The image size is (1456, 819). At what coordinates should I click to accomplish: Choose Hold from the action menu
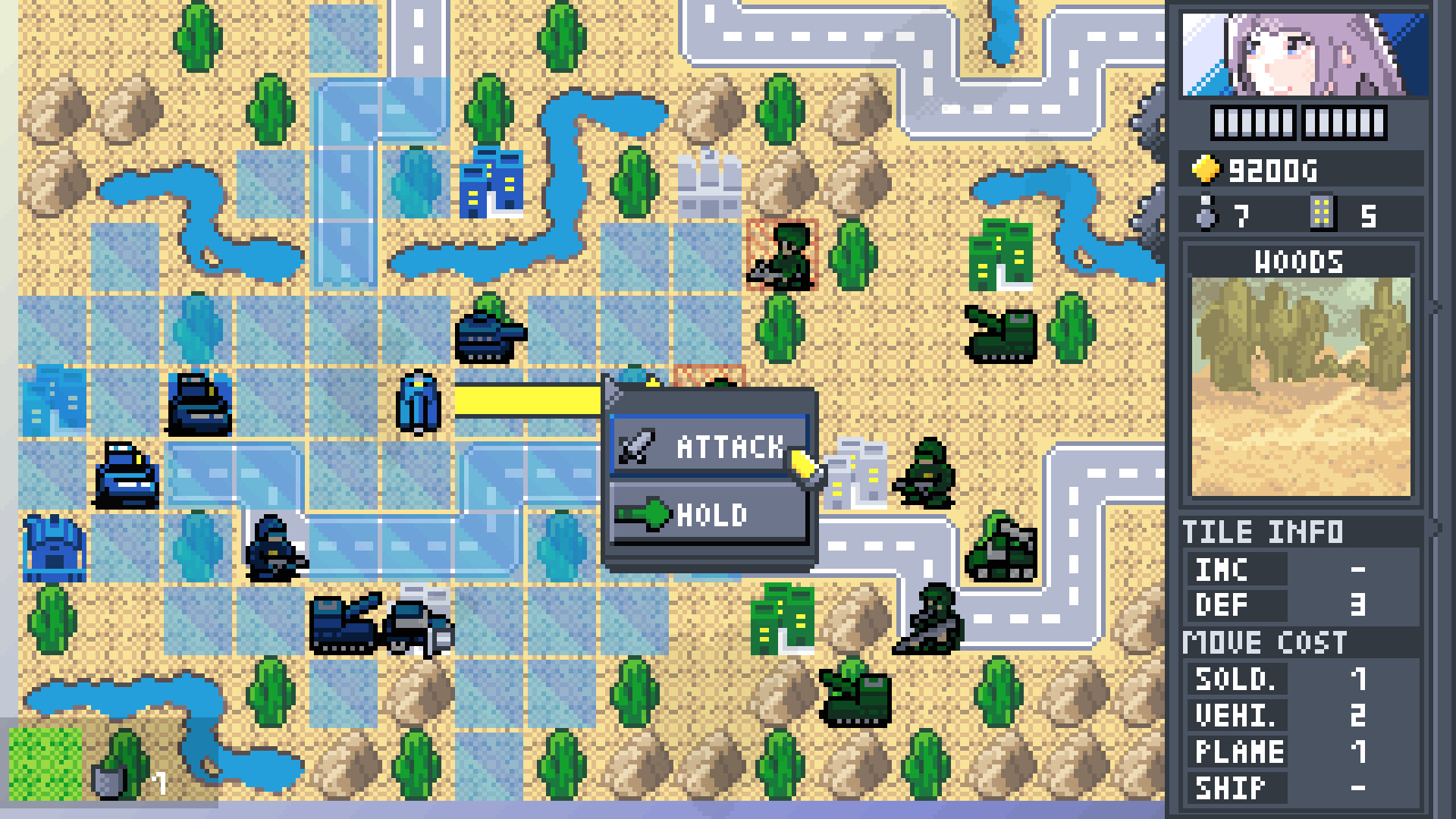(x=713, y=515)
